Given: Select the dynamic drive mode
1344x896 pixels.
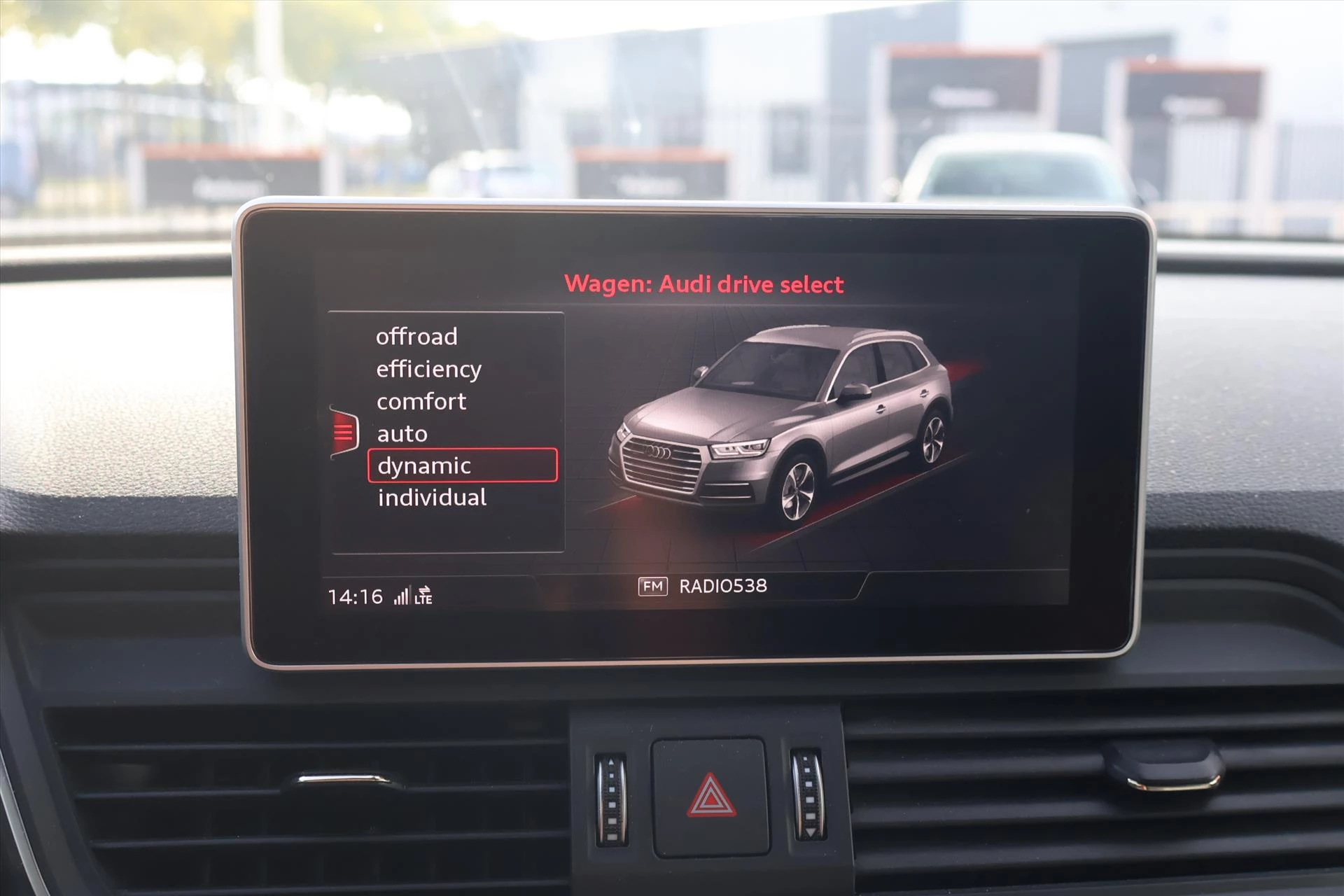Looking at the screenshot, I should [x=423, y=465].
